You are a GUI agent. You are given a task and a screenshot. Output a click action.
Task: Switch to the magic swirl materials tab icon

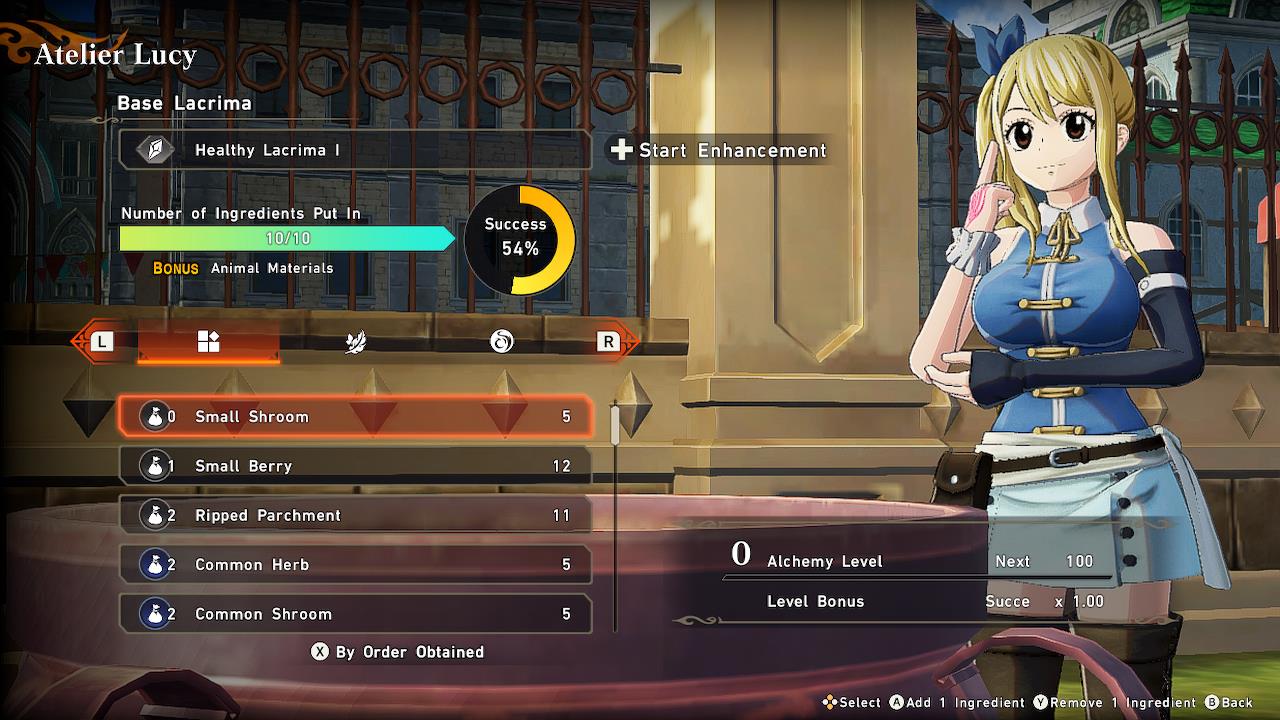[500, 341]
